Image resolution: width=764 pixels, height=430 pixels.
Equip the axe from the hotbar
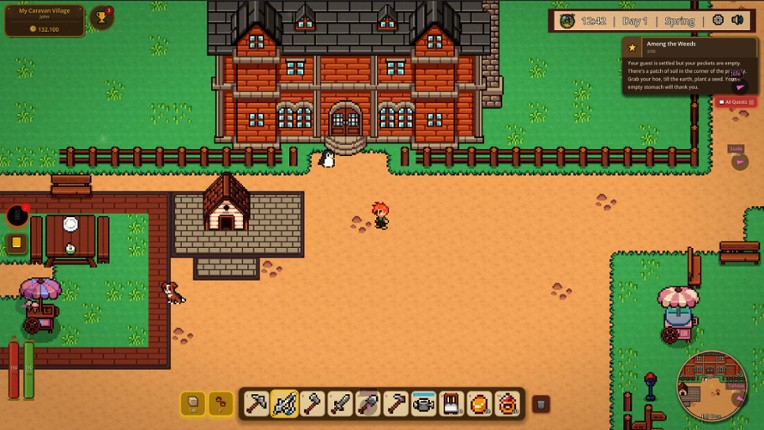pyautogui.click(x=313, y=404)
